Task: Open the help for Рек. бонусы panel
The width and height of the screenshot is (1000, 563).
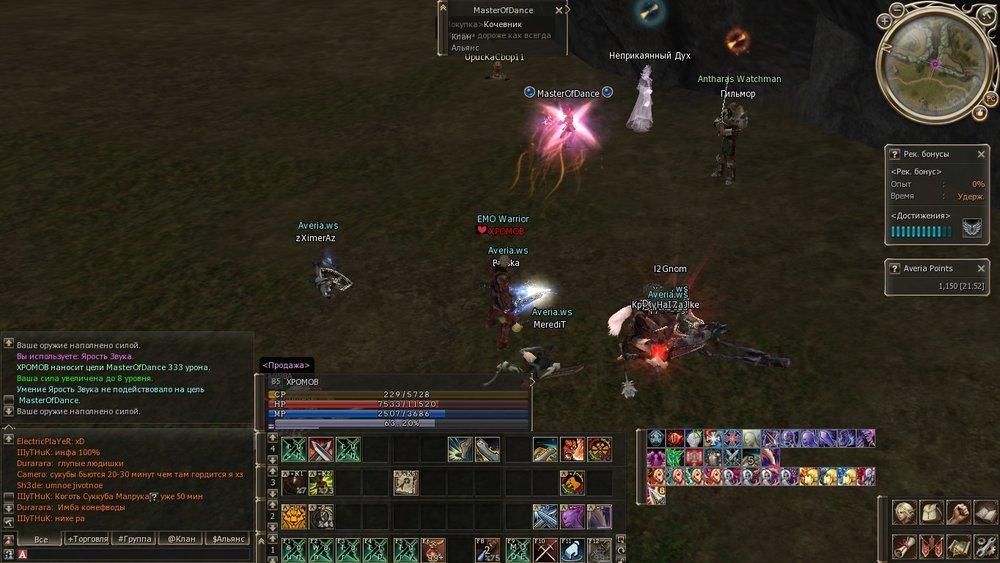Action: click(895, 154)
